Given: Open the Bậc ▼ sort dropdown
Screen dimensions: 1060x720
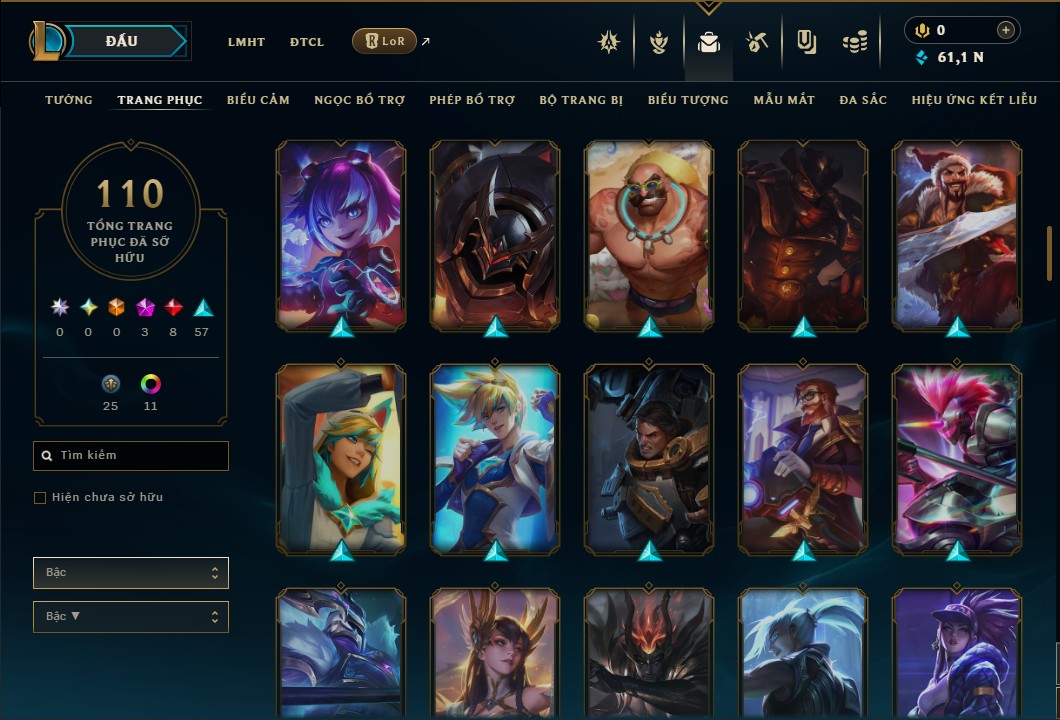Looking at the screenshot, I should (131, 617).
